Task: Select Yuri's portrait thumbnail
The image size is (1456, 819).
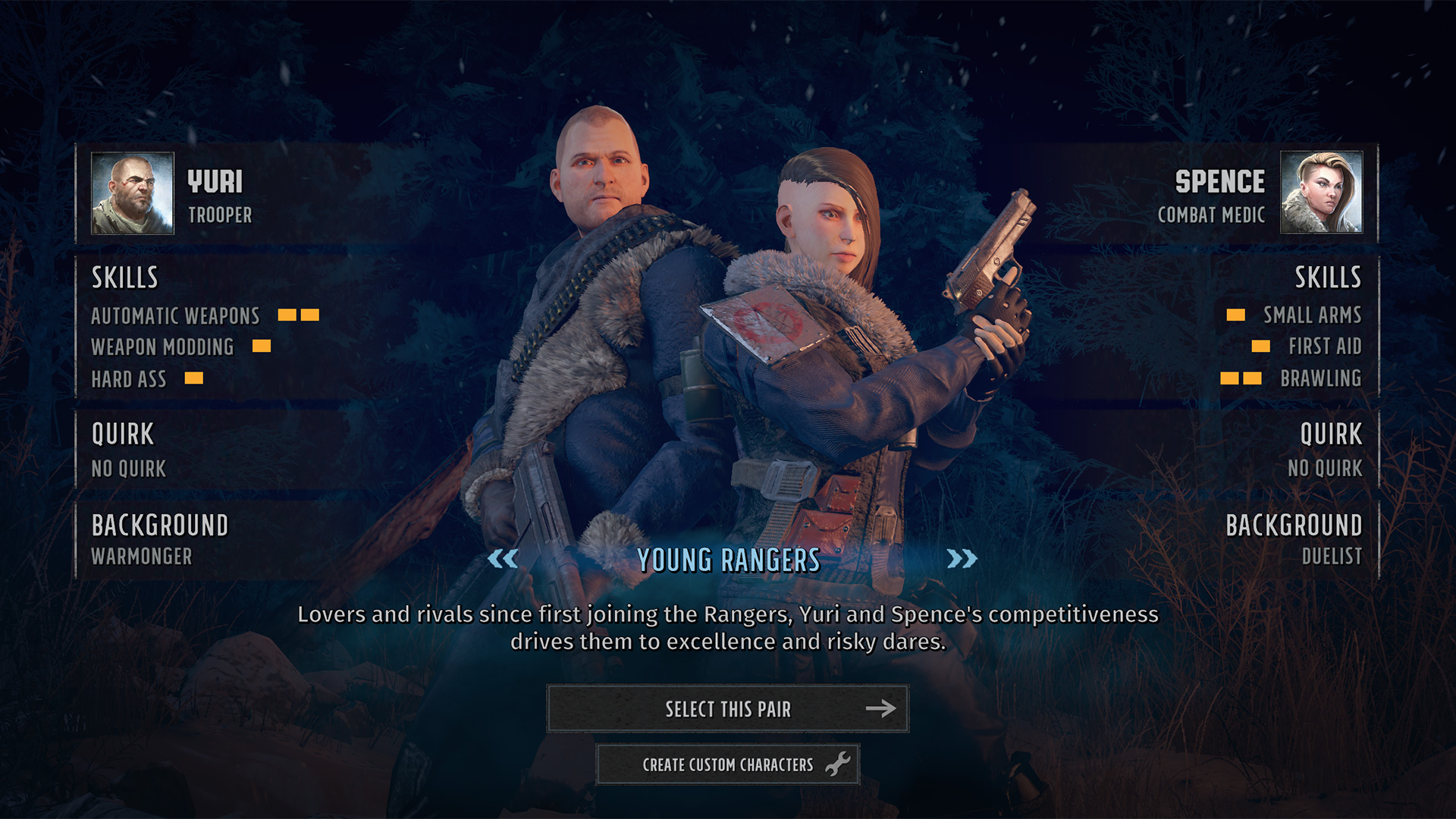Action: point(133,193)
